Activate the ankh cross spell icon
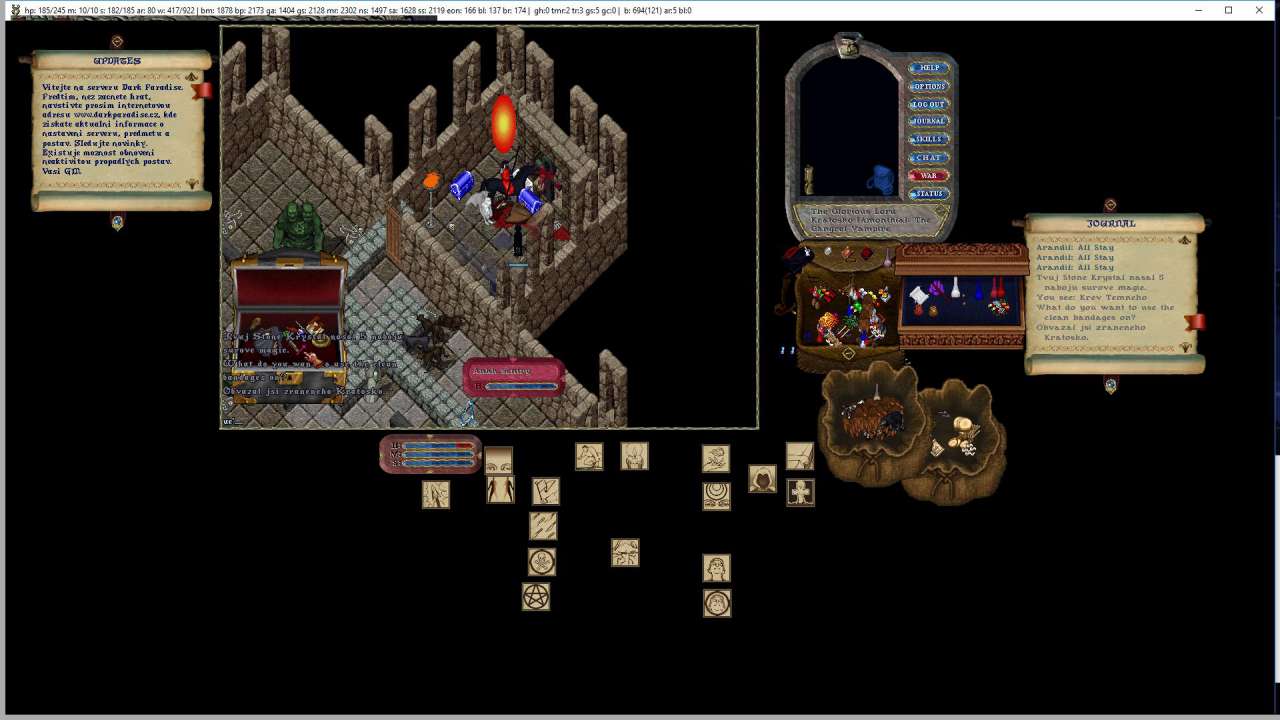Screen dimensions: 1280x720 pyautogui.click(x=800, y=492)
